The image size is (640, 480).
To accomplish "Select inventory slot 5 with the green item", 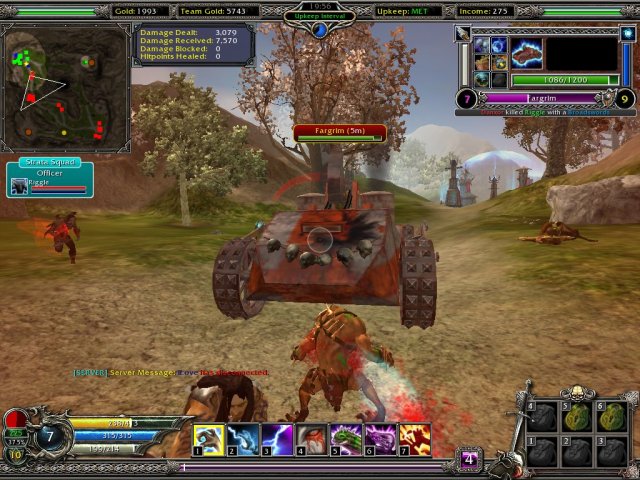I will (x=575, y=417).
